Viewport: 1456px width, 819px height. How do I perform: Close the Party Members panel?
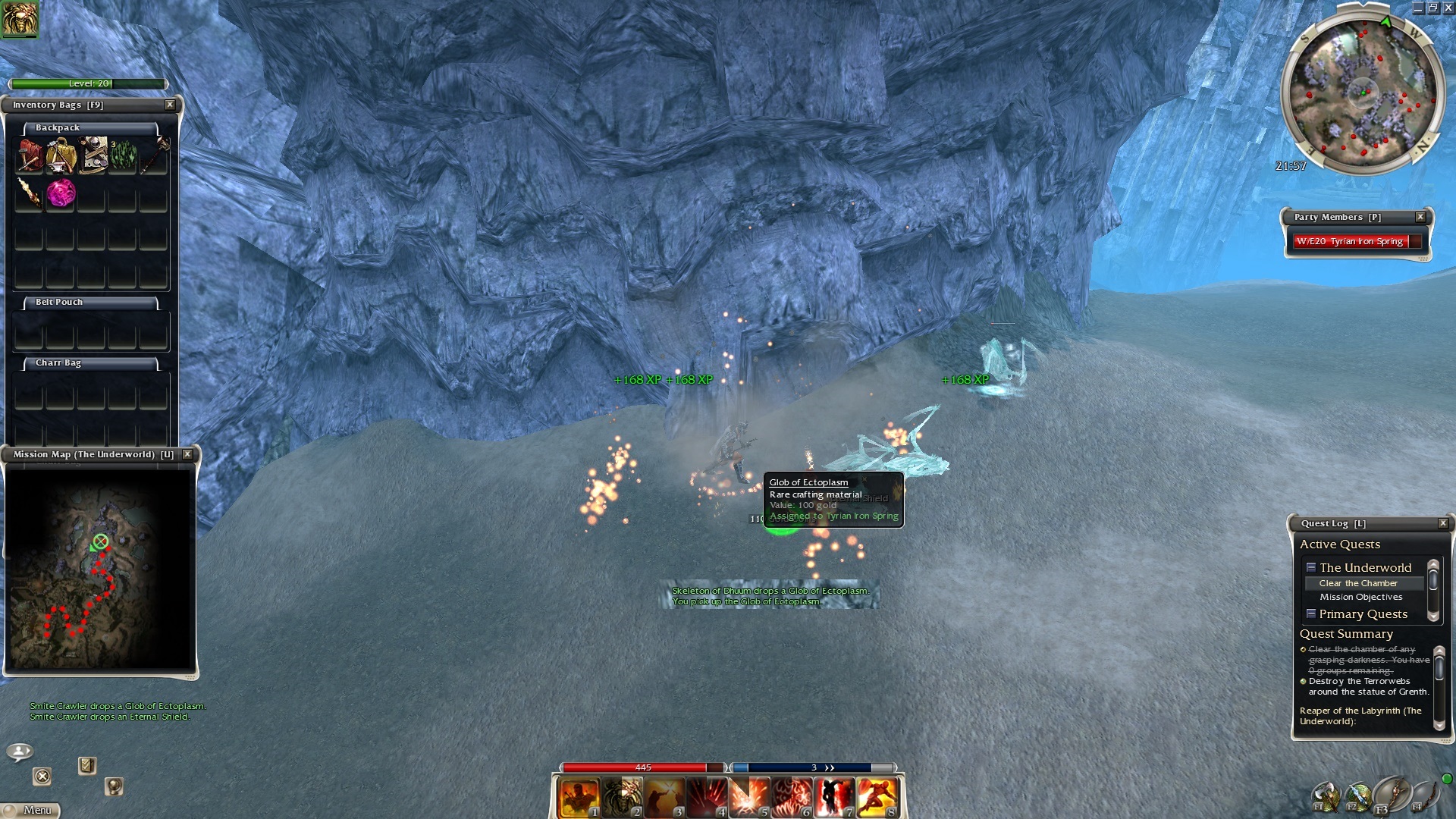coord(1420,217)
